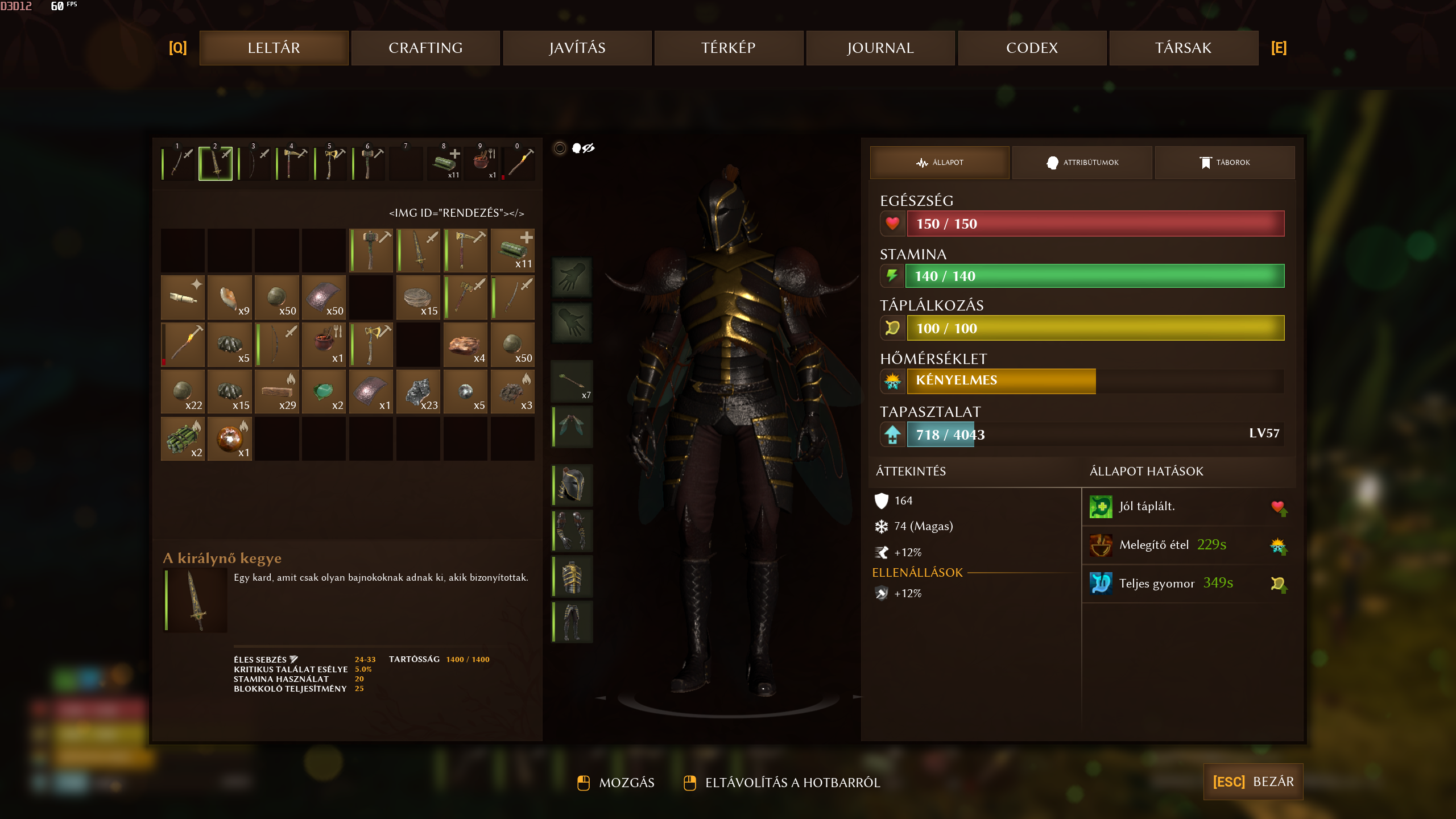Click the equipped chest armor slot
The height and width of the screenshot is (819, 1456).
click(x=573, y=576)
